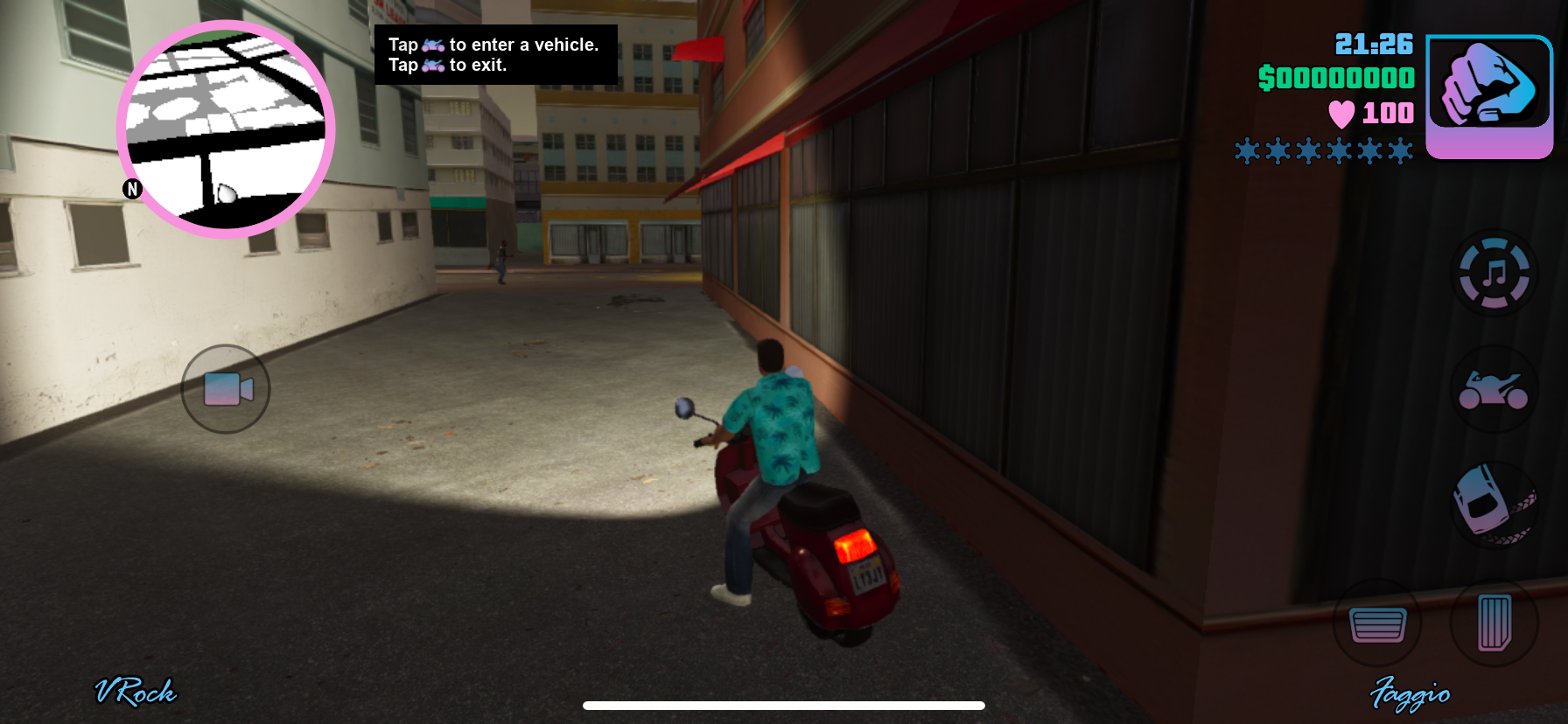
Task: Tap the accelerator pedal button
Action: coord(1494,623)
